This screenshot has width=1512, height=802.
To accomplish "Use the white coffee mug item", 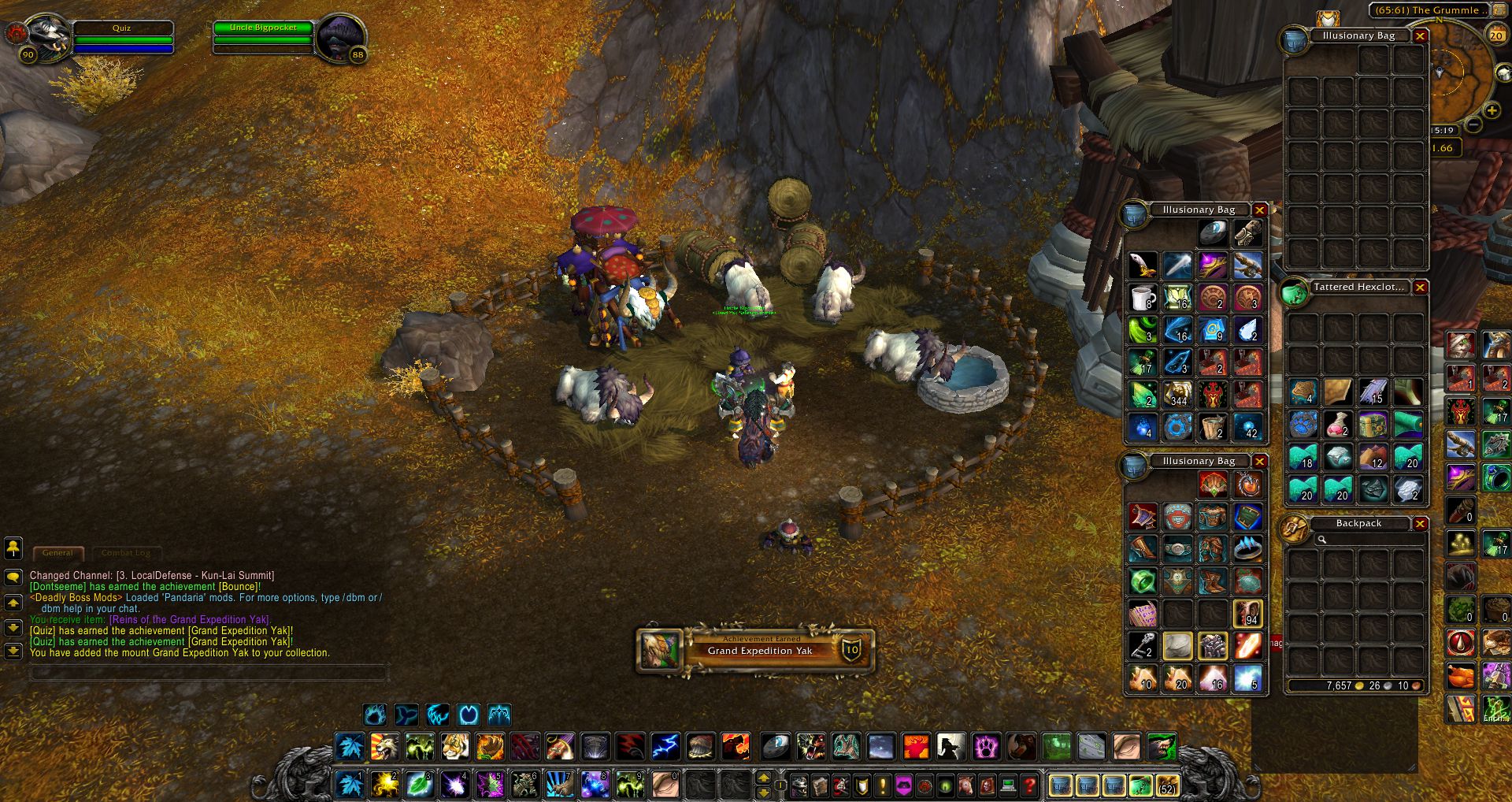I will tap(1143, 298).
